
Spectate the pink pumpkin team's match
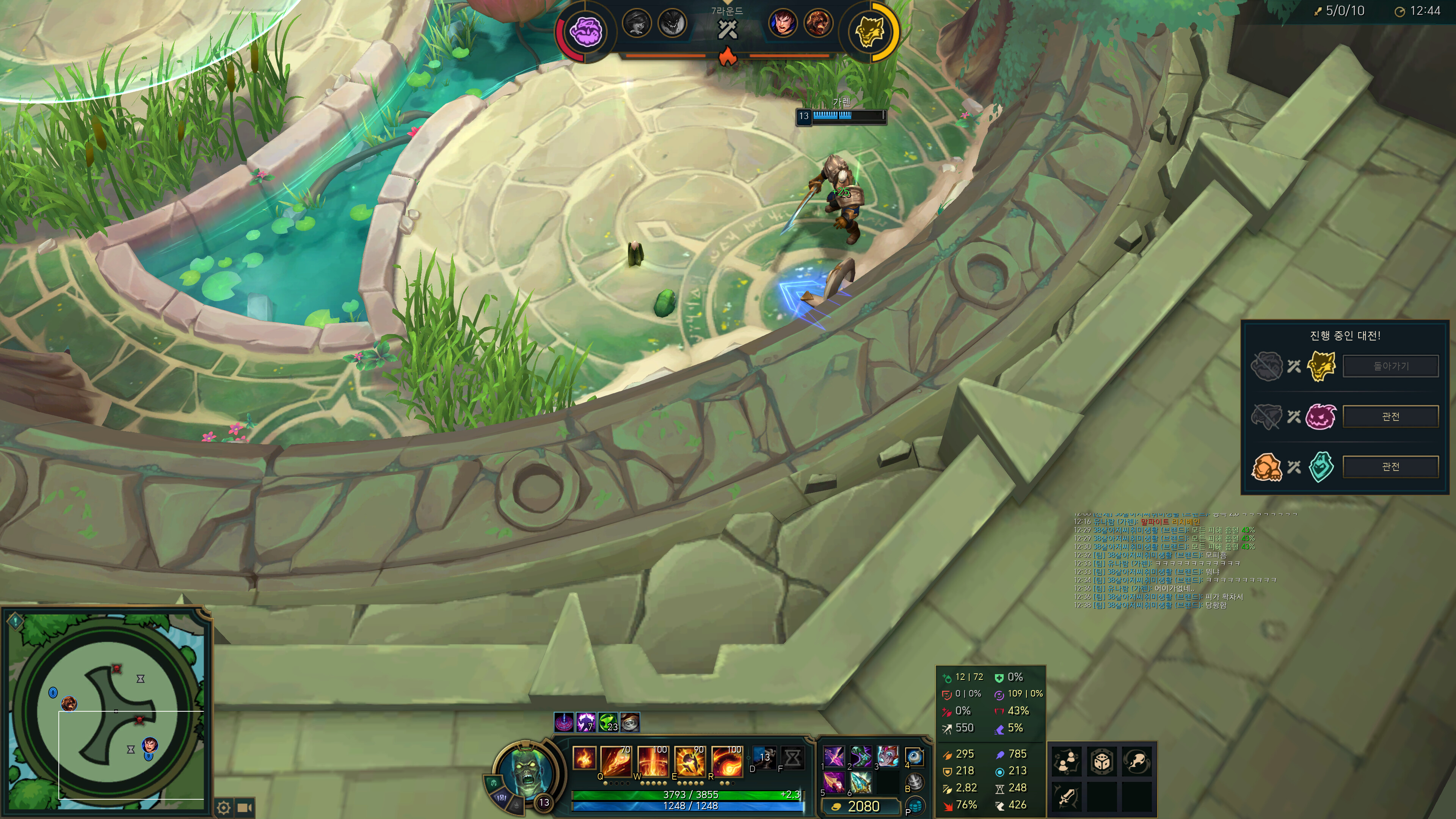tap(1390, 417)
